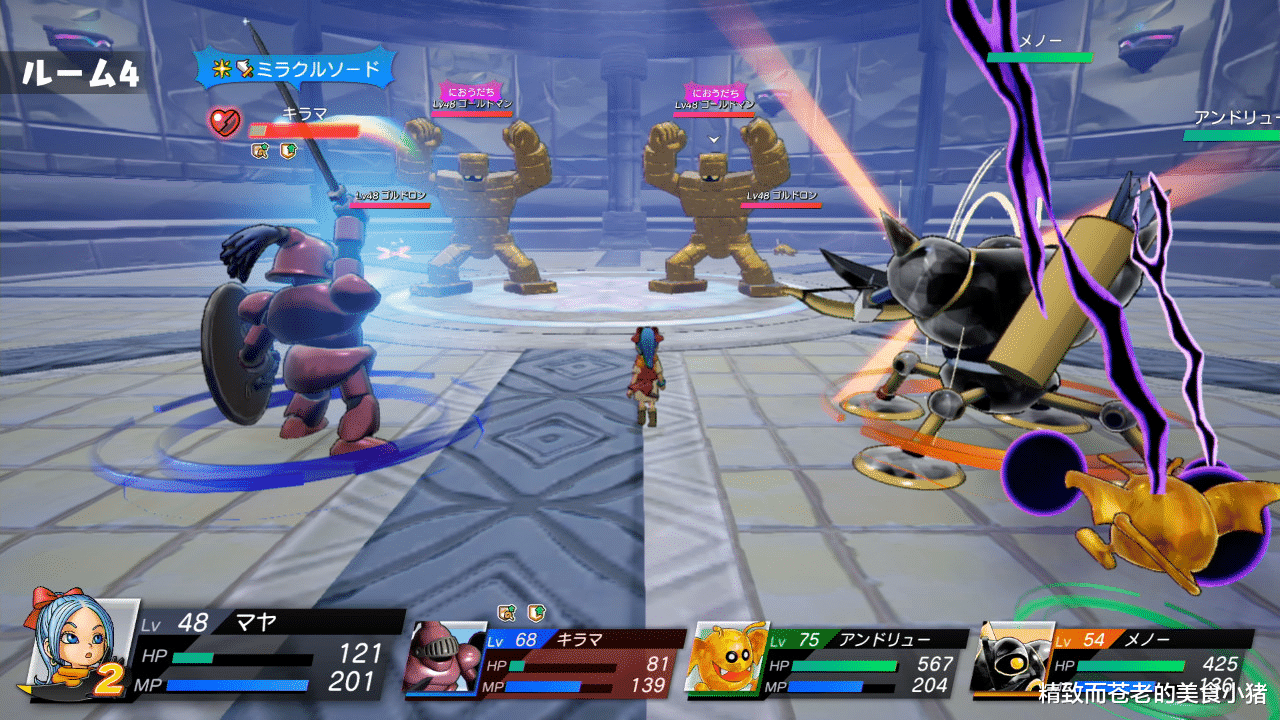Click the broken heart status icon

[x=225, y=124]
